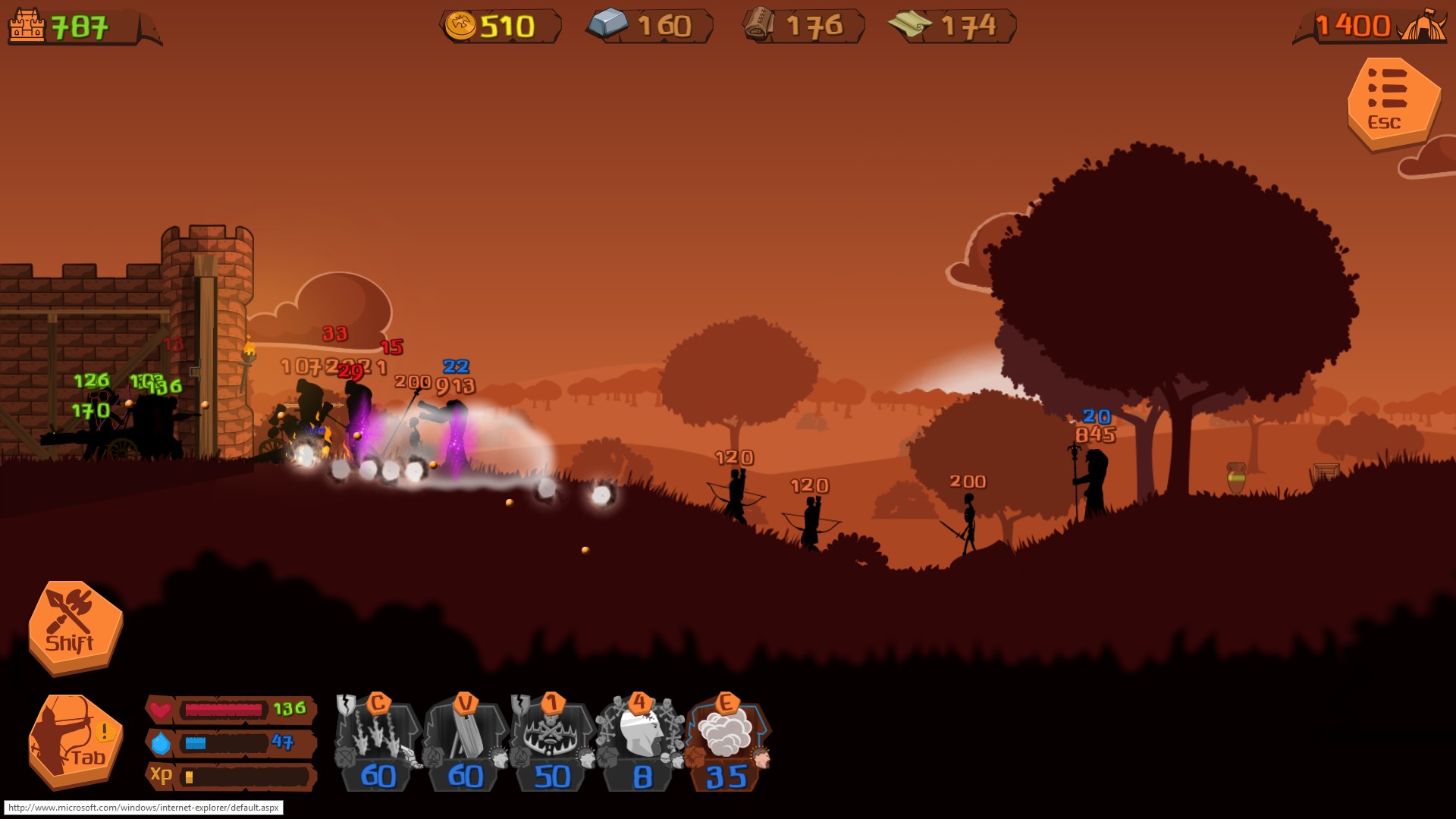Viewport: 1456px width, 819px height.
Task: Open the Esc pause menu button
Action: click(x=1392, y=103)
